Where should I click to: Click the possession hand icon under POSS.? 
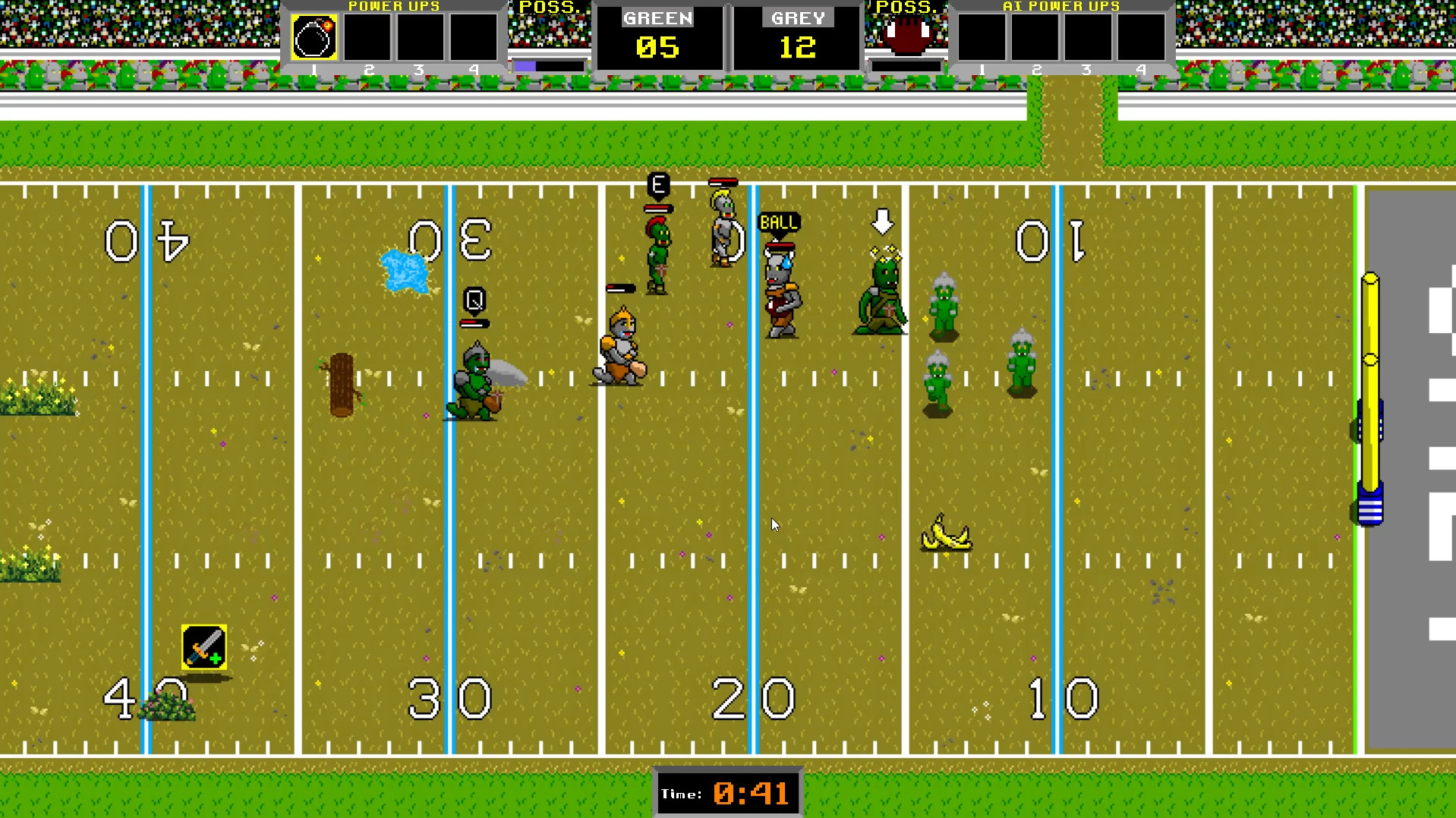(906, 34)
